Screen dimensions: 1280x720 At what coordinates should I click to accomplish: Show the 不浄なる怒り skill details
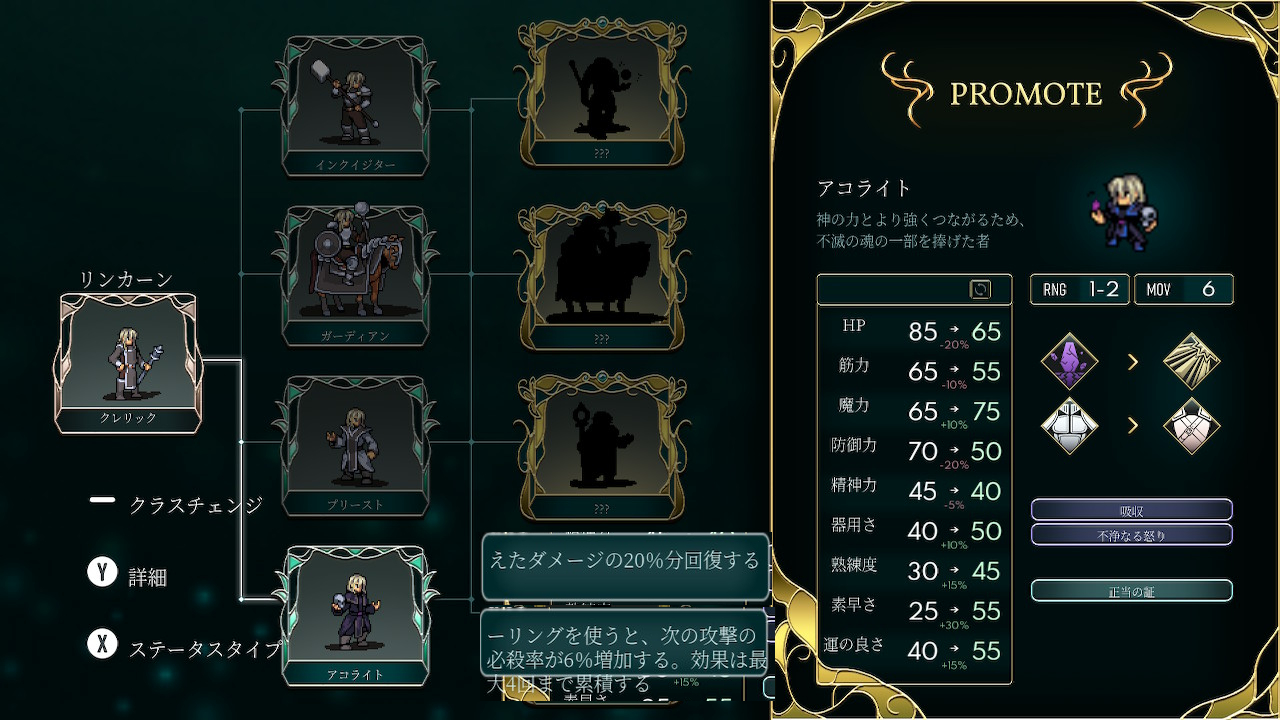1131,535
